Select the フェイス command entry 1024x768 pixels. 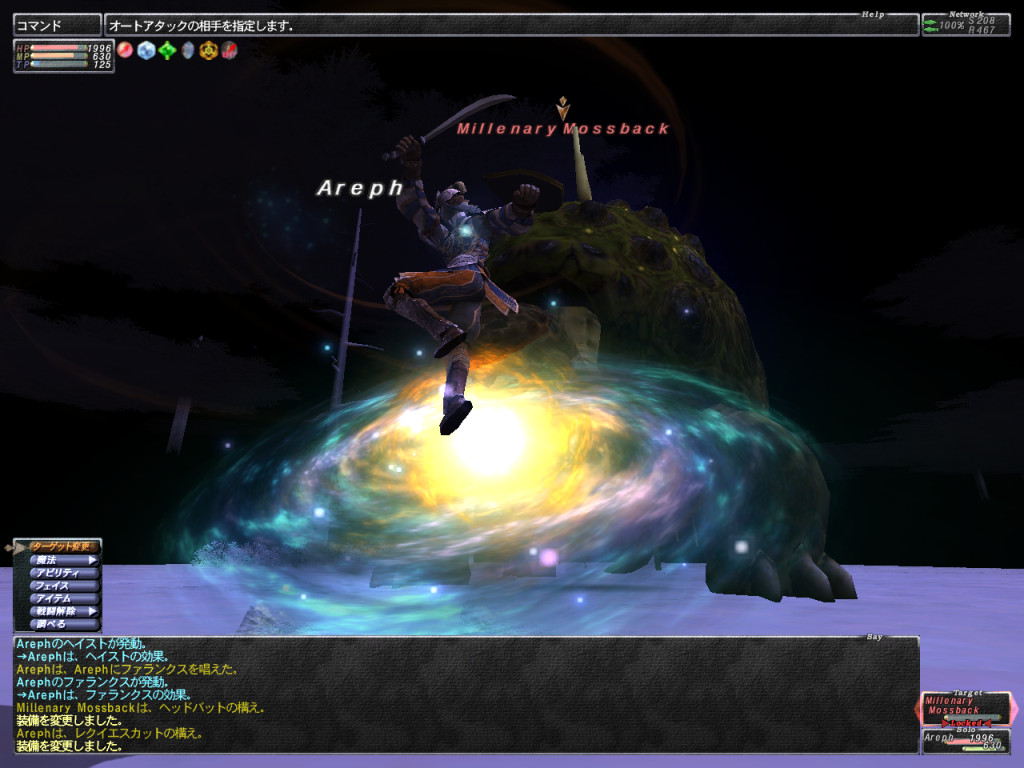pos(60,586)
